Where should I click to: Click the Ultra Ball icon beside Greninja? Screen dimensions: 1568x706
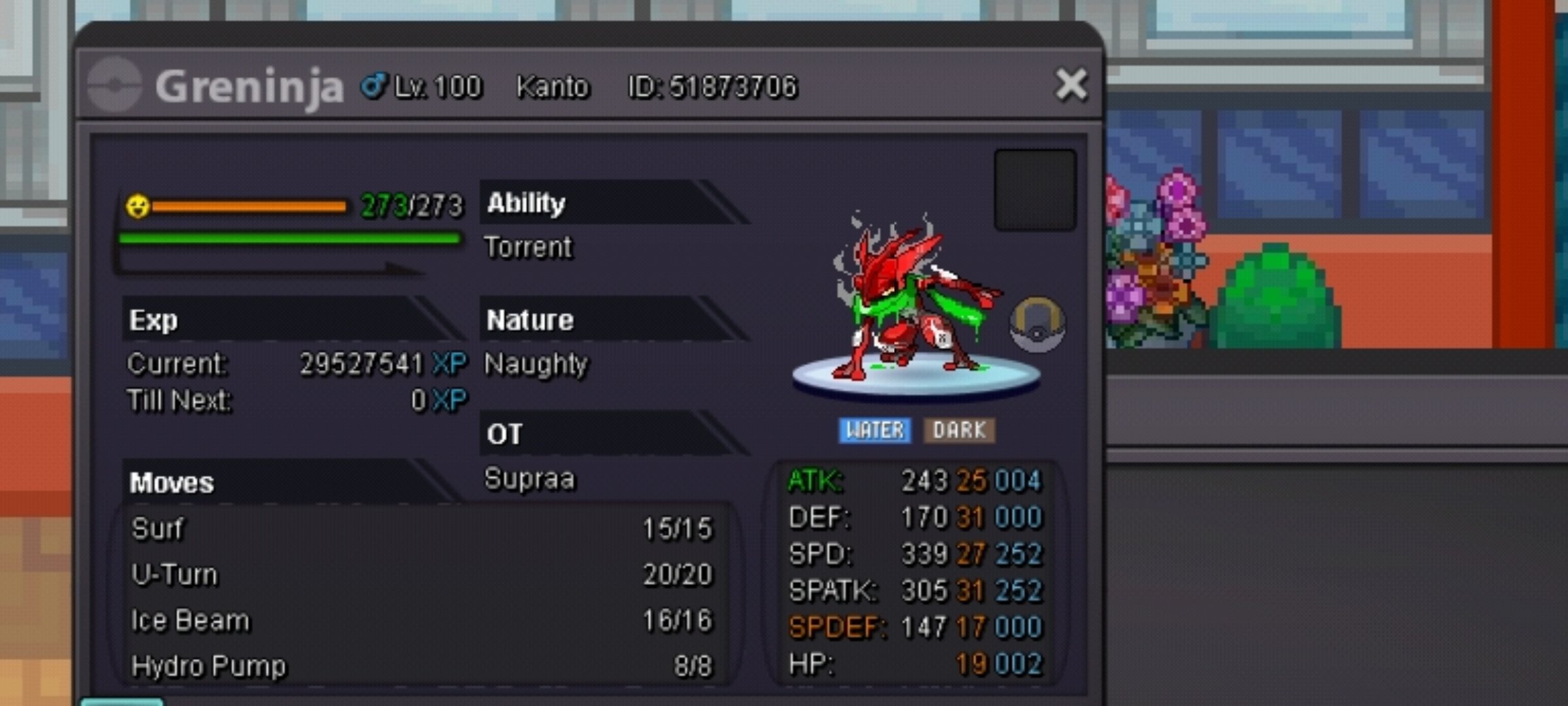1037,325
